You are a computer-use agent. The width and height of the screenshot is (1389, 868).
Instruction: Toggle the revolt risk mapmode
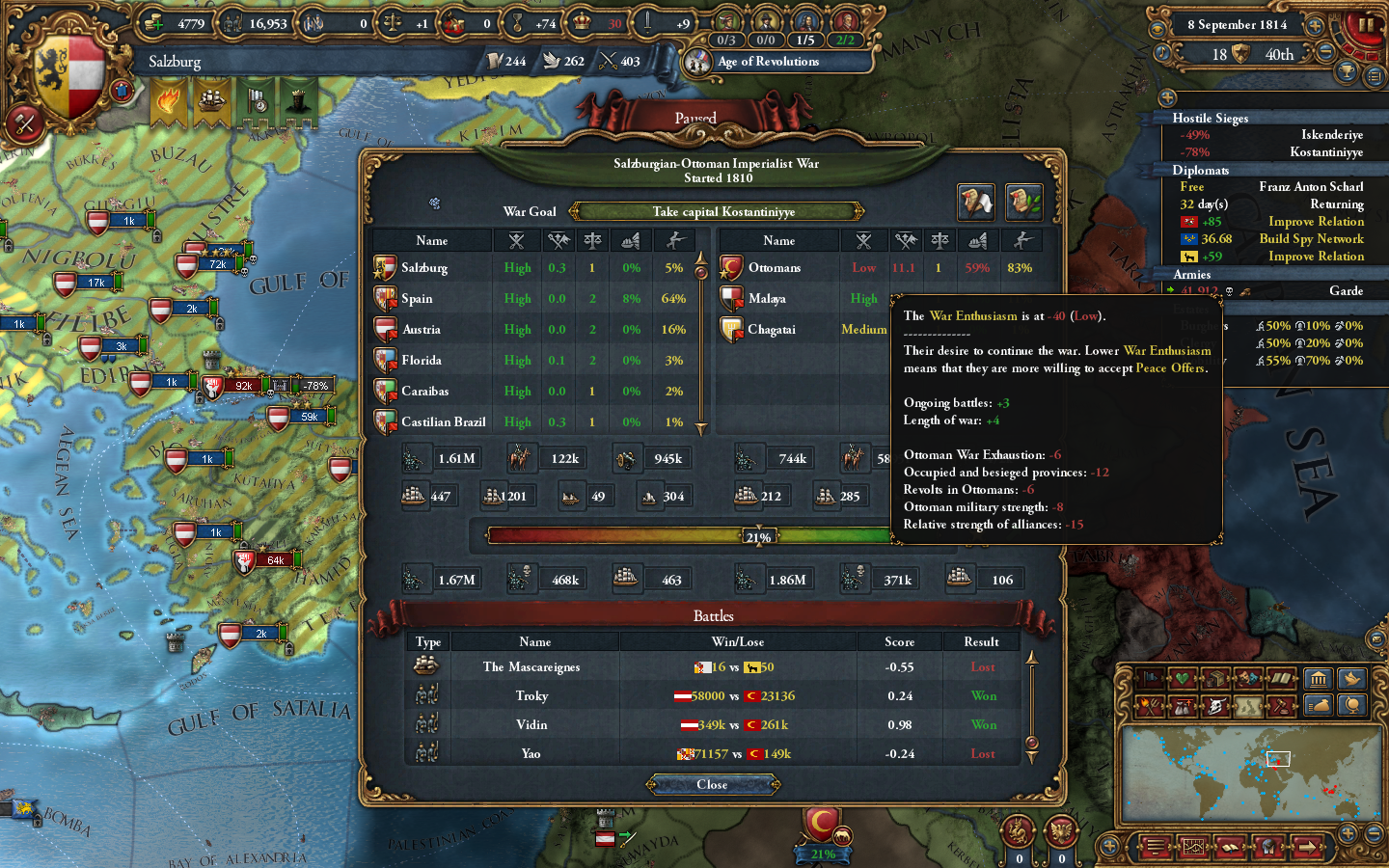click(x=1151, y=705)
